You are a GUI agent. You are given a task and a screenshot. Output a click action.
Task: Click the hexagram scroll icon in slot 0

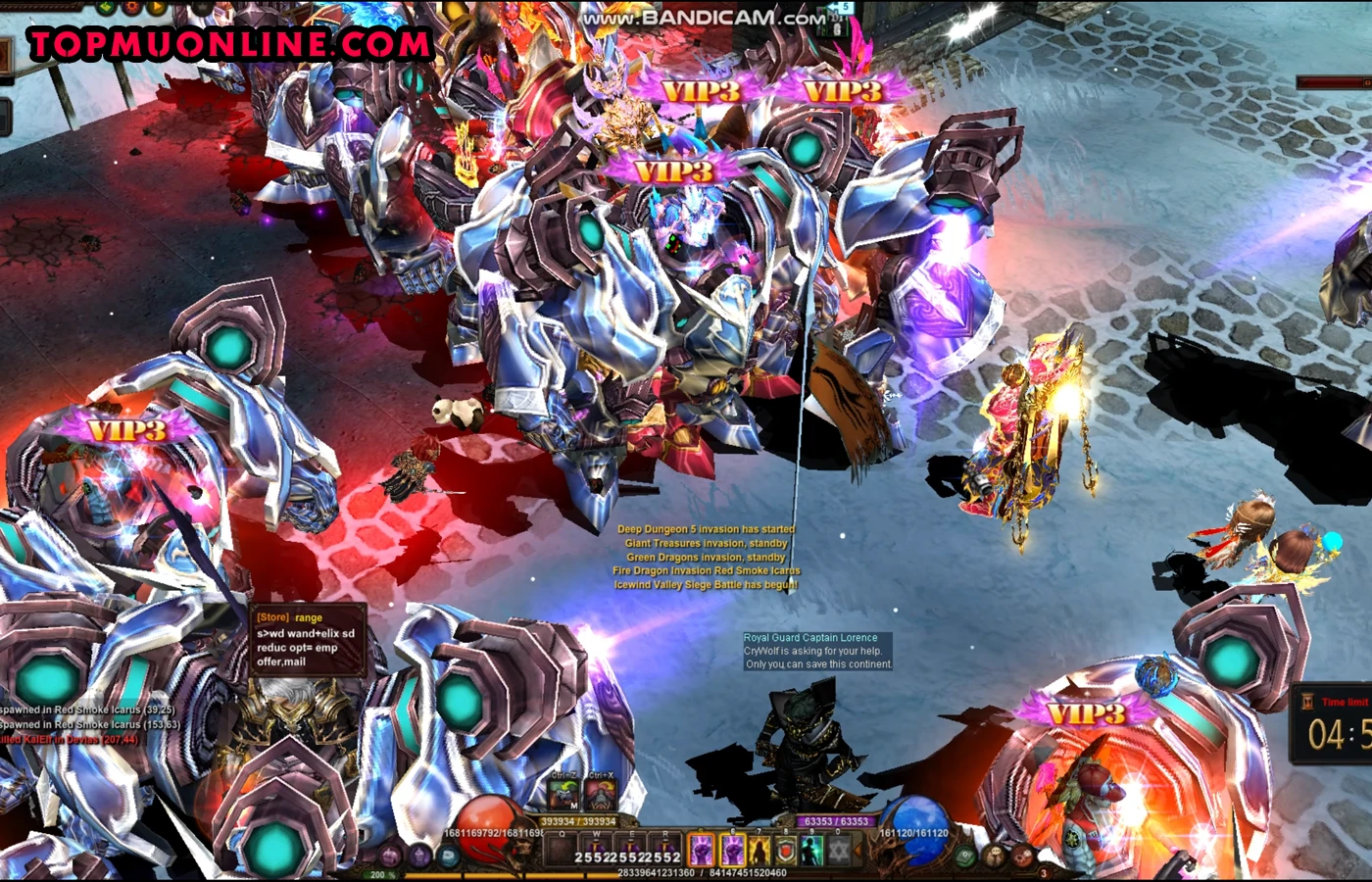coord(839,849)
